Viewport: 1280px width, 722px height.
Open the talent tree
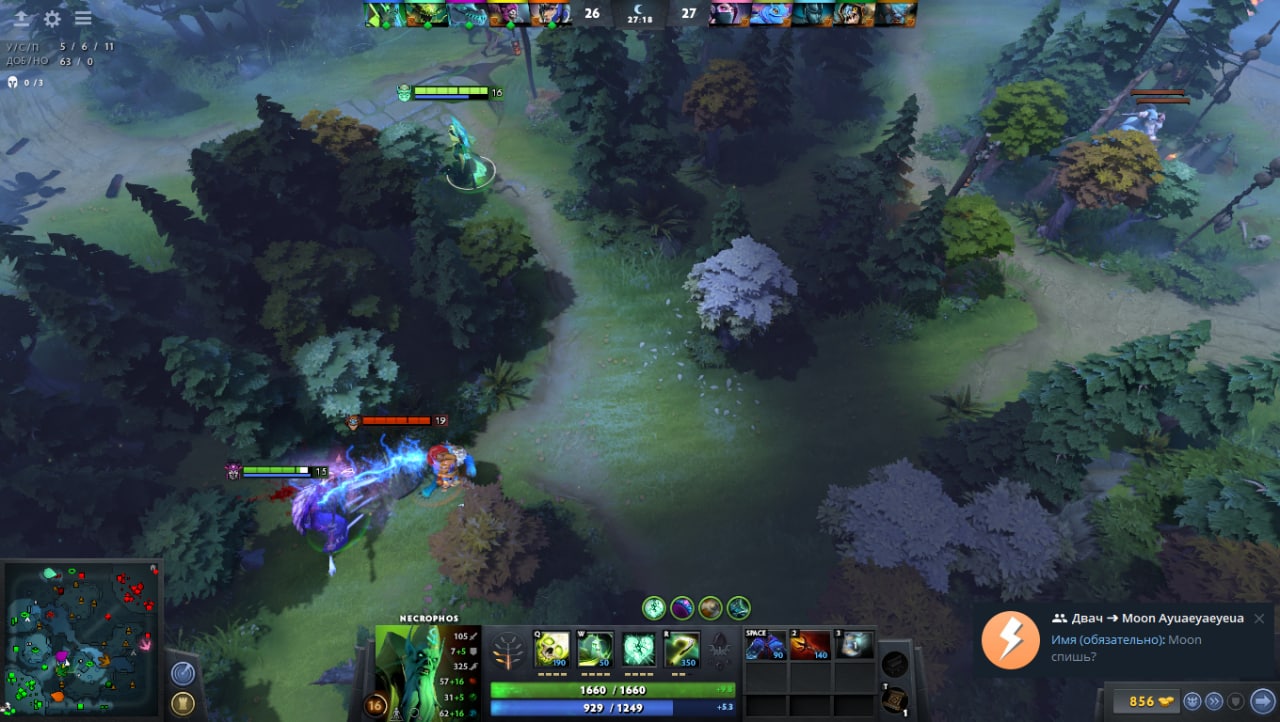click(510, 650)
